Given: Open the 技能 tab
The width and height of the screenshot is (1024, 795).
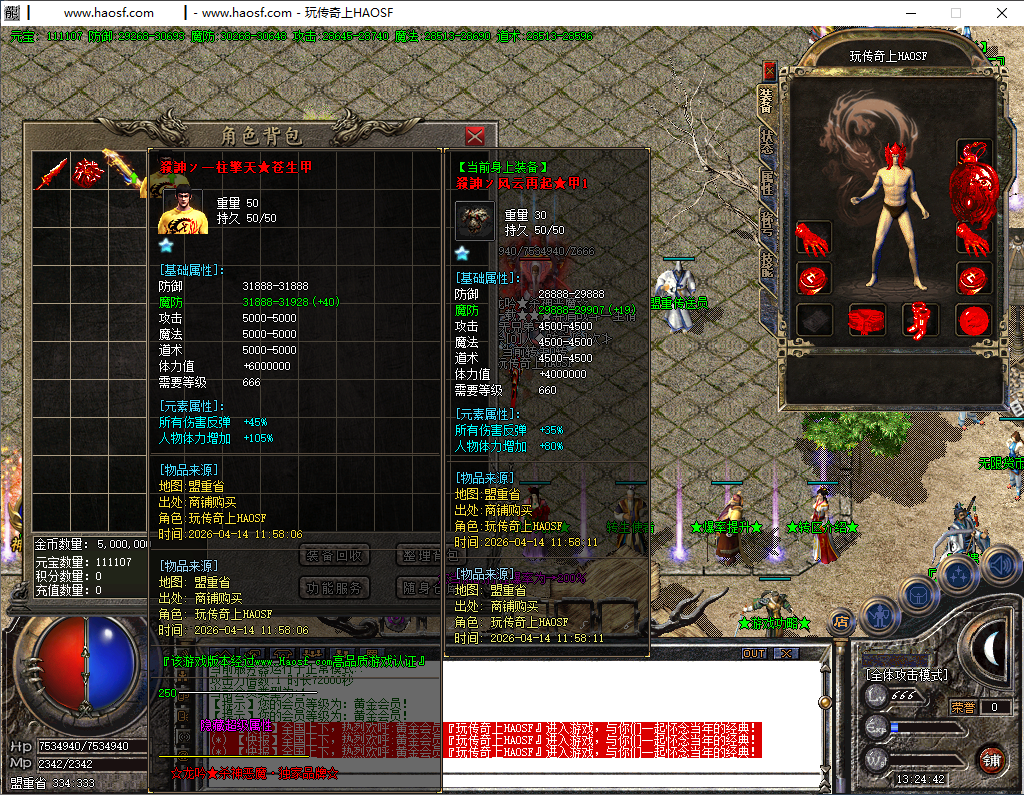Looking at the screenshot, I should click(x=767, y=262).
